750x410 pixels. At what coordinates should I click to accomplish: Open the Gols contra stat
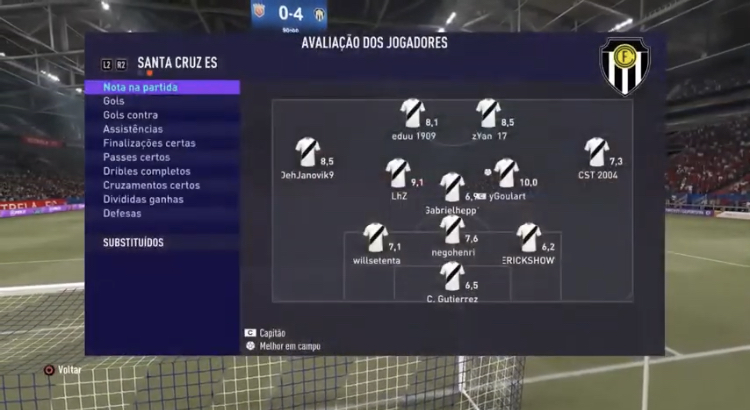(130, 115)
